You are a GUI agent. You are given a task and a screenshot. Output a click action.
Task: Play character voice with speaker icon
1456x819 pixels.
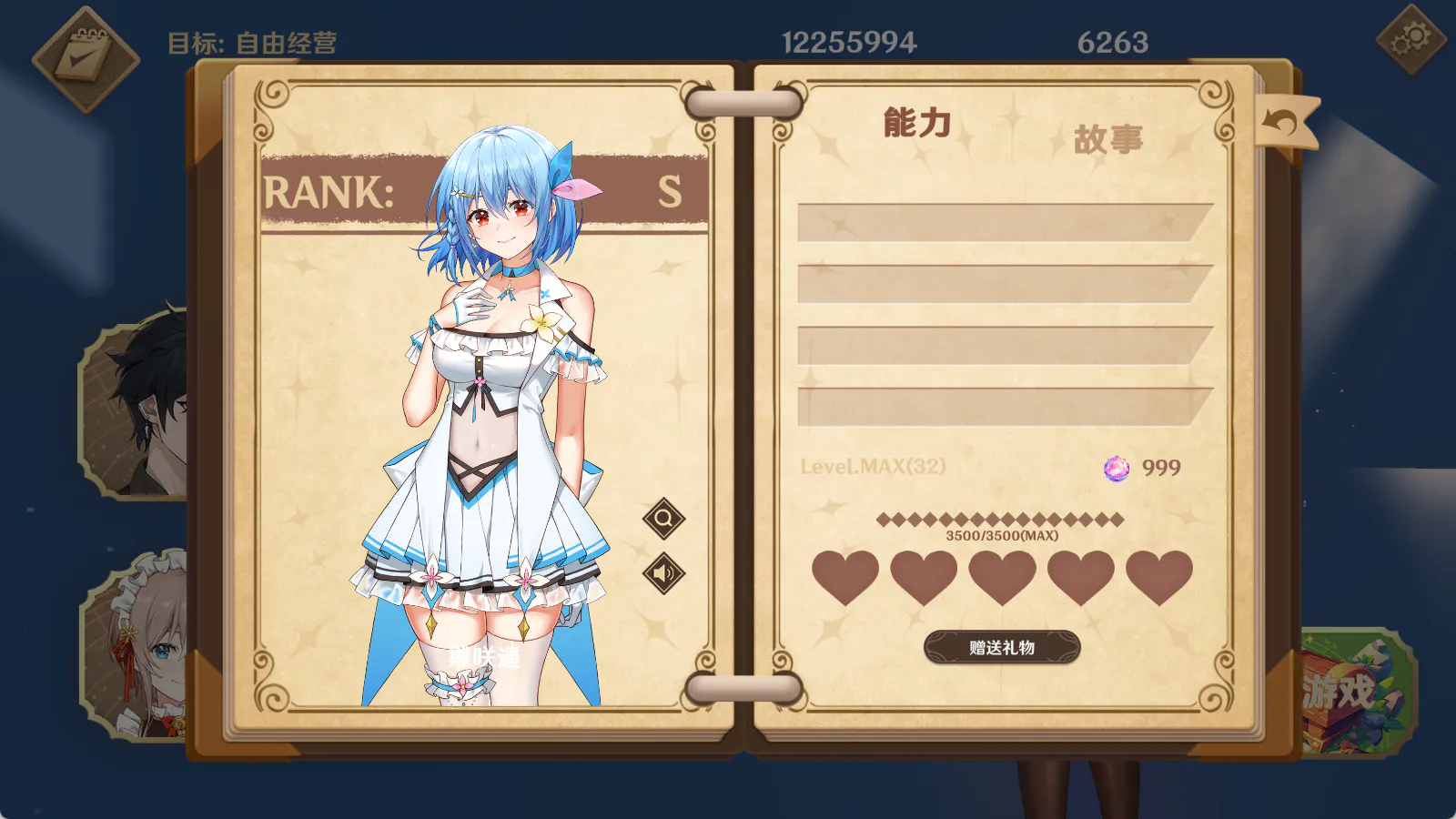coord(663,573)
